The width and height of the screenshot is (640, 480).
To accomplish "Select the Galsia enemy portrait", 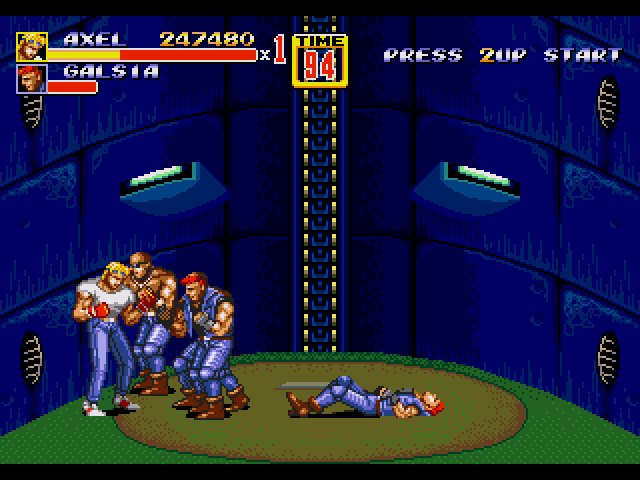I will 30,79.
